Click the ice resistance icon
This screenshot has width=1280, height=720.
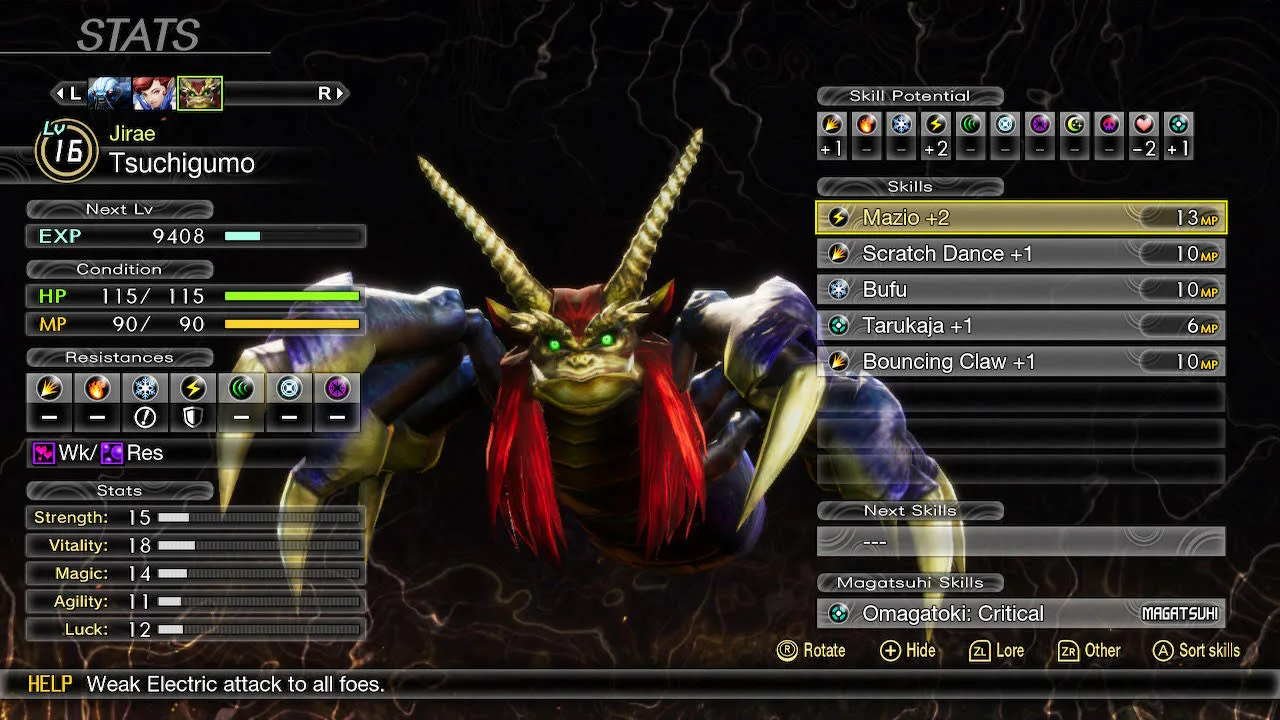point(145,388)
